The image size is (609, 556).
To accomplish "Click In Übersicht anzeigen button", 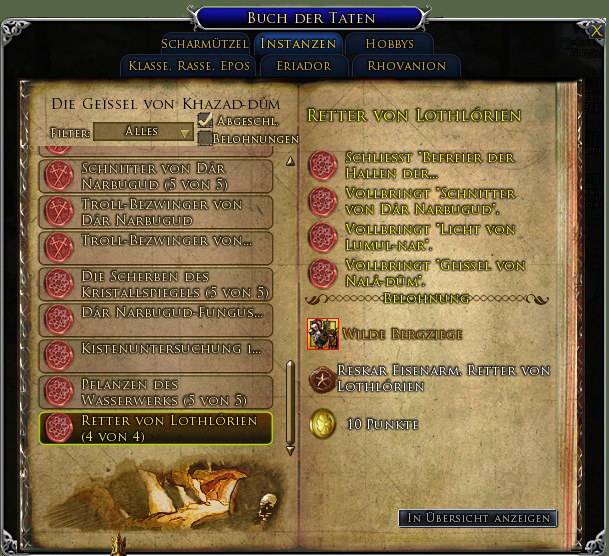I will coord(478,518).
